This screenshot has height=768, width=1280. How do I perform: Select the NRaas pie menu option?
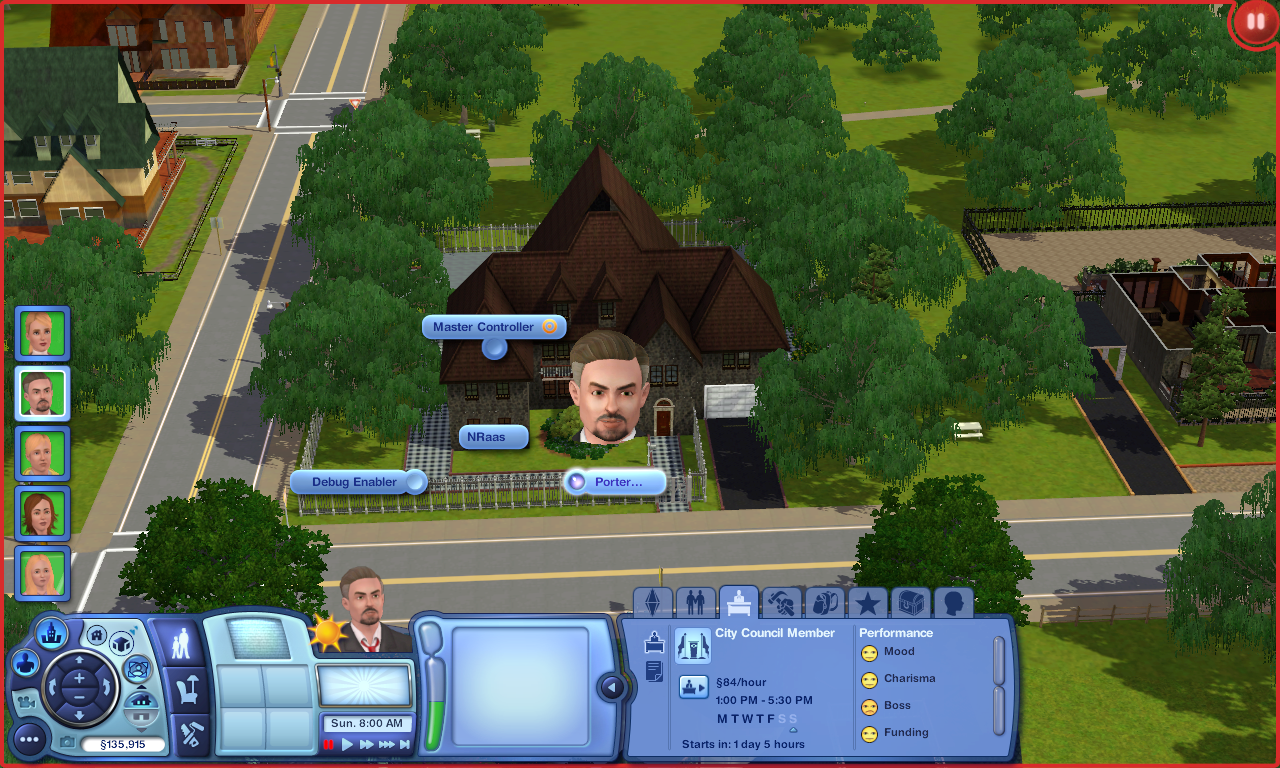493,437
